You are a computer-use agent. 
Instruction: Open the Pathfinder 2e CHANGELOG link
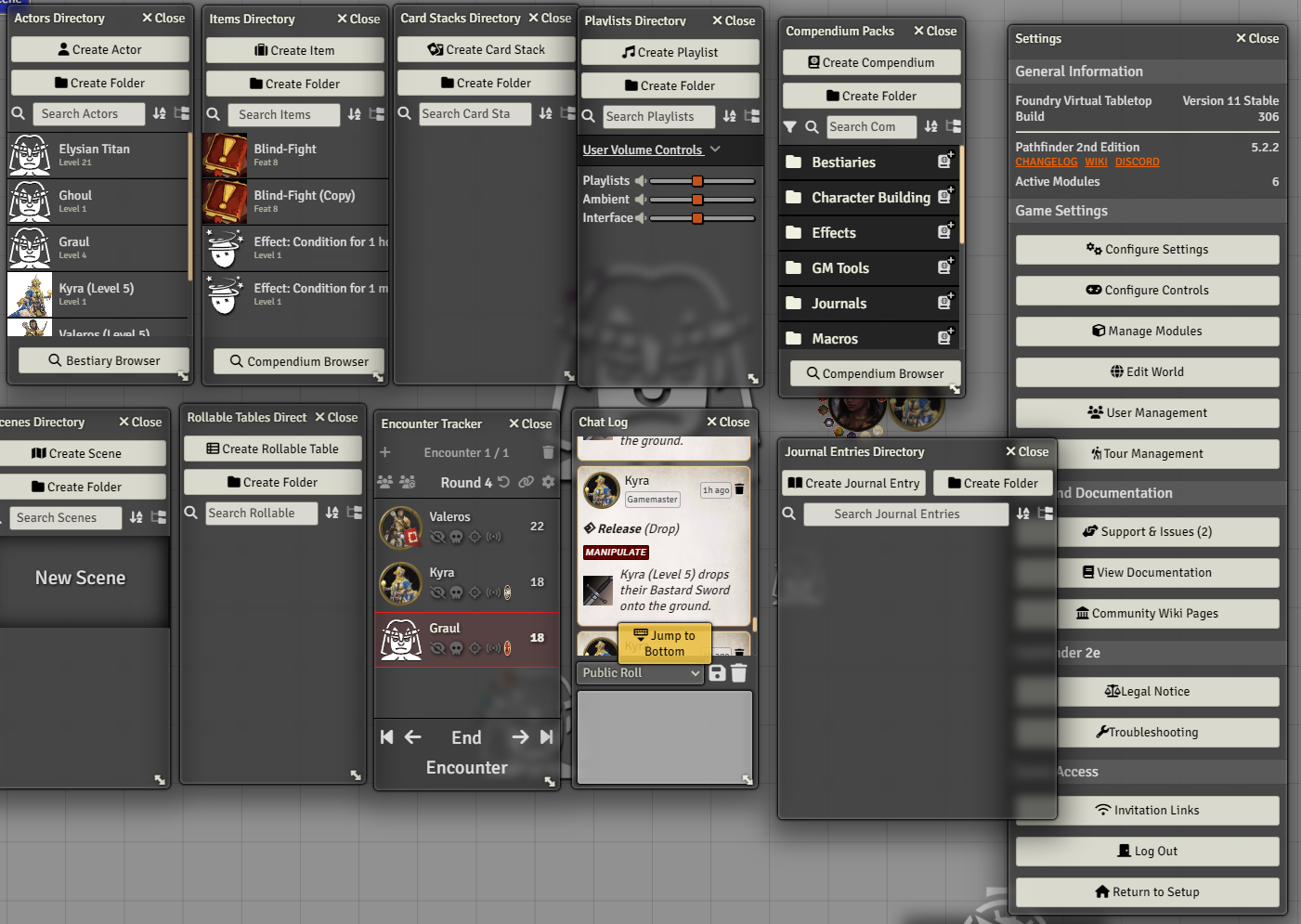[x=1046, y=162]
